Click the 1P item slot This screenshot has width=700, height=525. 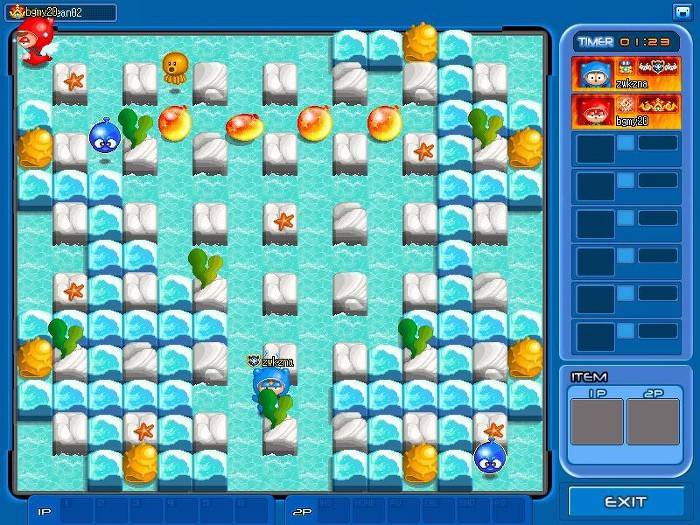coord(596,421)
